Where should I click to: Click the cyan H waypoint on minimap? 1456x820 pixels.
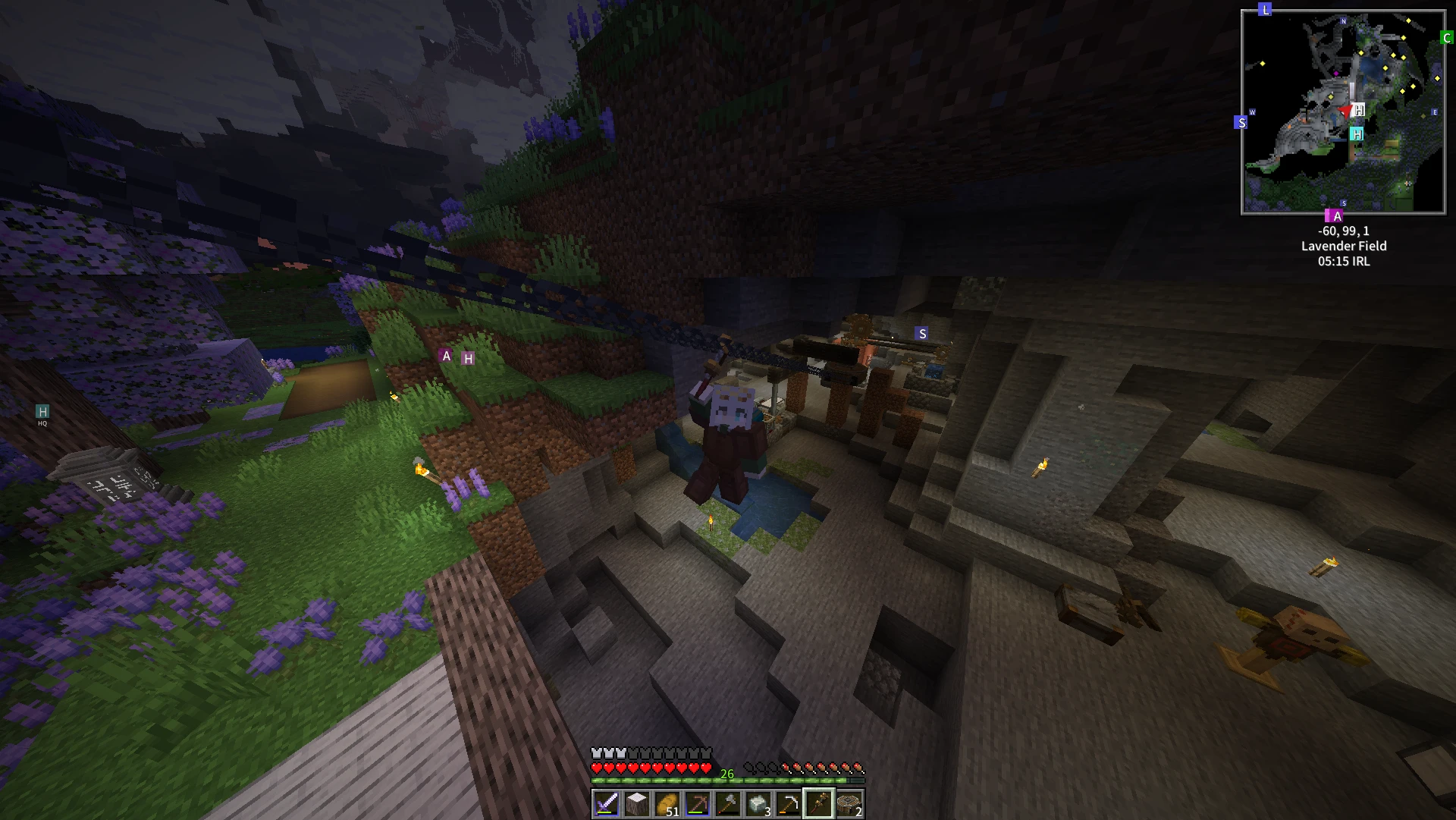(1357, 134)
